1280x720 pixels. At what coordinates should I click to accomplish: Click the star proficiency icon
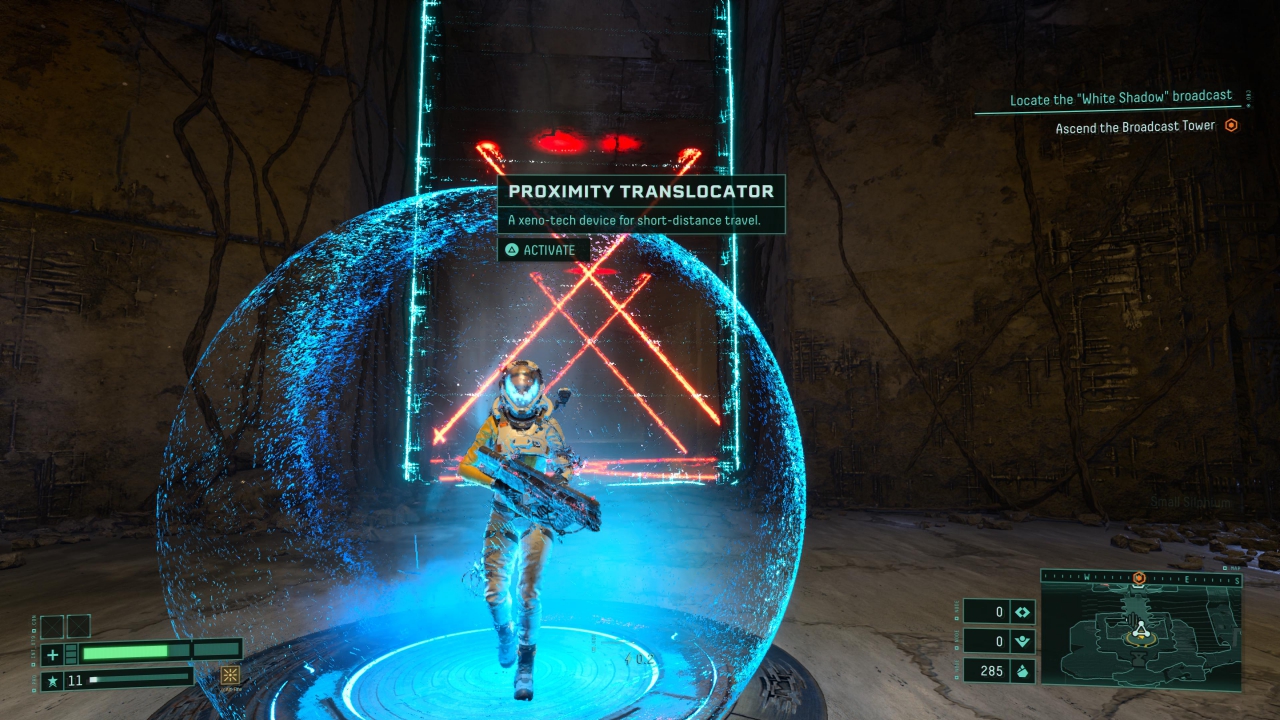53,682
